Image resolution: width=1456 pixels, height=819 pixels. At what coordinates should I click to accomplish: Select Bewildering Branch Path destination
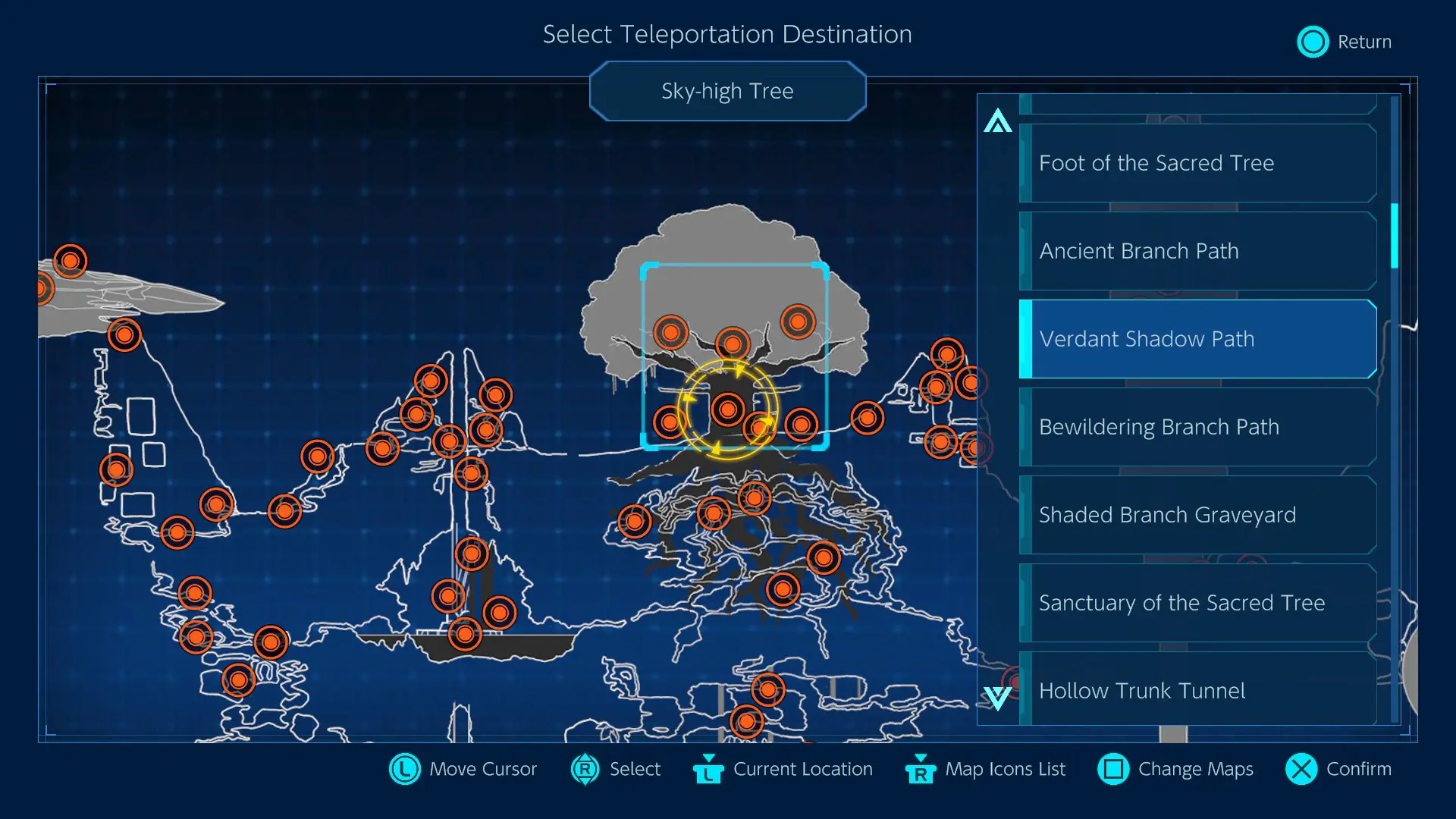tap(1198, 427)
